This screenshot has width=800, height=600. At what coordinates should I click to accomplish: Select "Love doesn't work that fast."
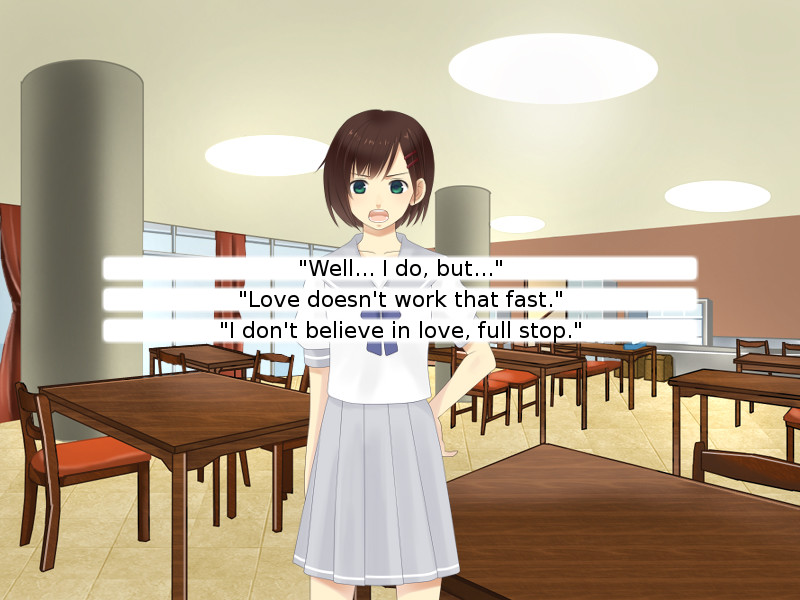click(x=400, y=299)
